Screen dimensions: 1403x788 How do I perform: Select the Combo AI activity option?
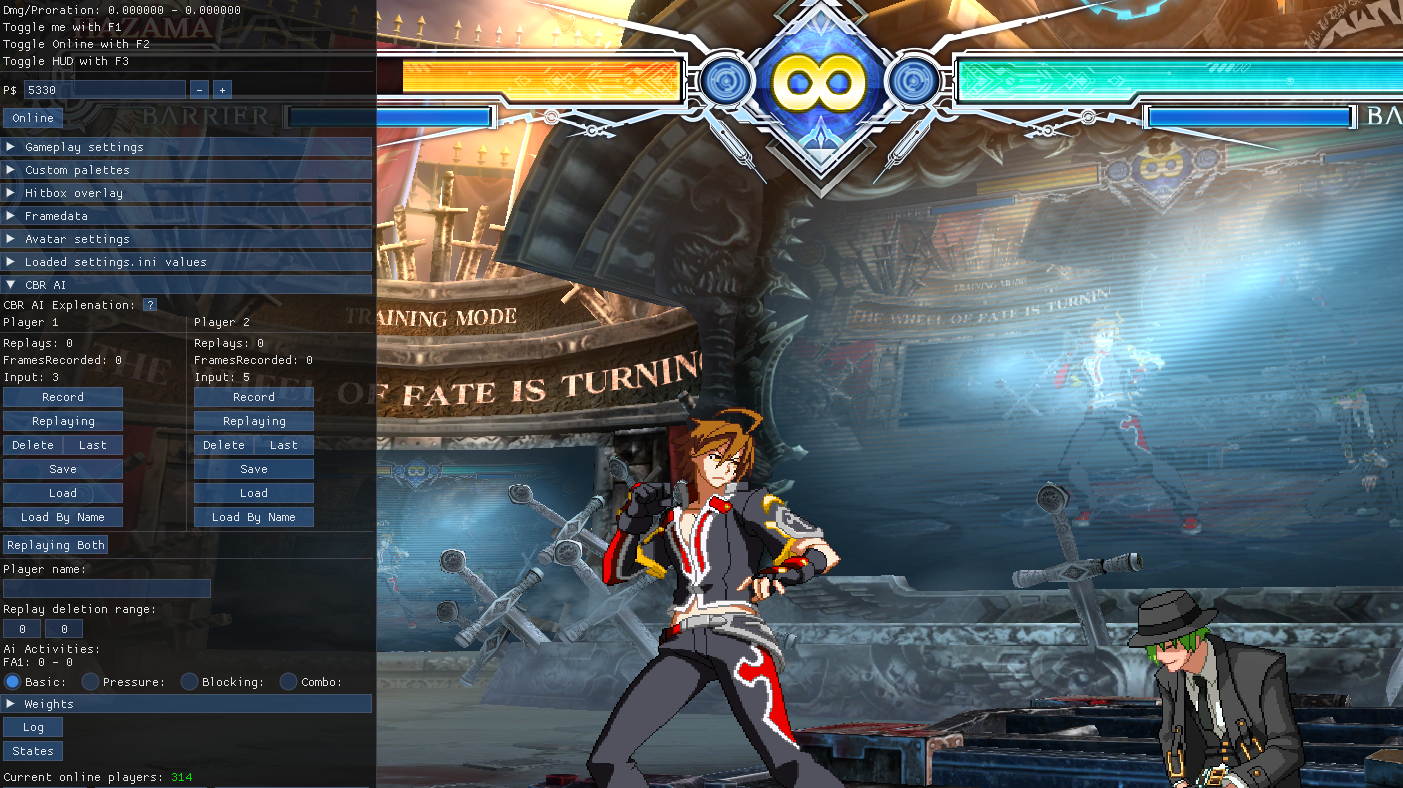click(x=288, y=682)
